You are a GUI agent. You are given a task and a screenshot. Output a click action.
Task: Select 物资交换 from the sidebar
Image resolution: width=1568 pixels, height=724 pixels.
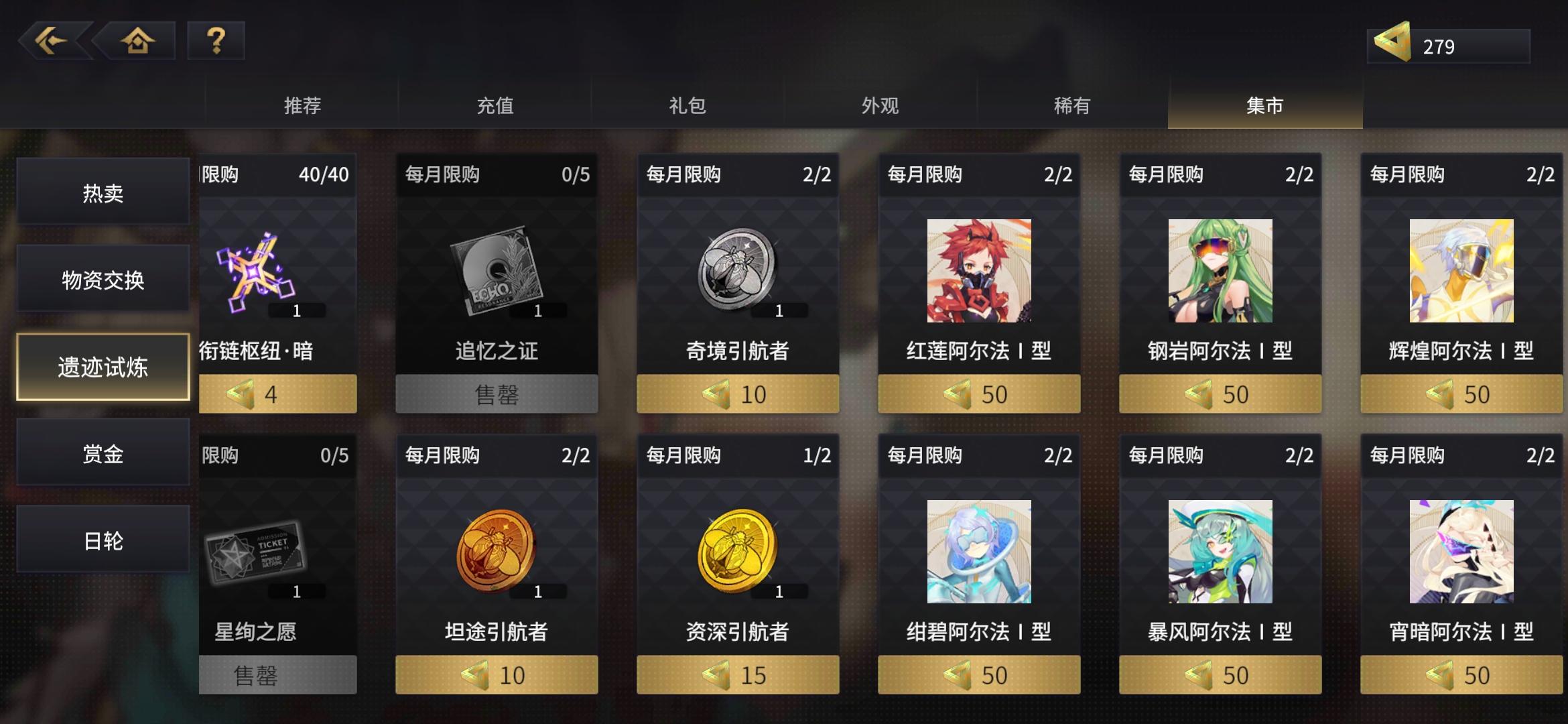click(x=102, y=280)
